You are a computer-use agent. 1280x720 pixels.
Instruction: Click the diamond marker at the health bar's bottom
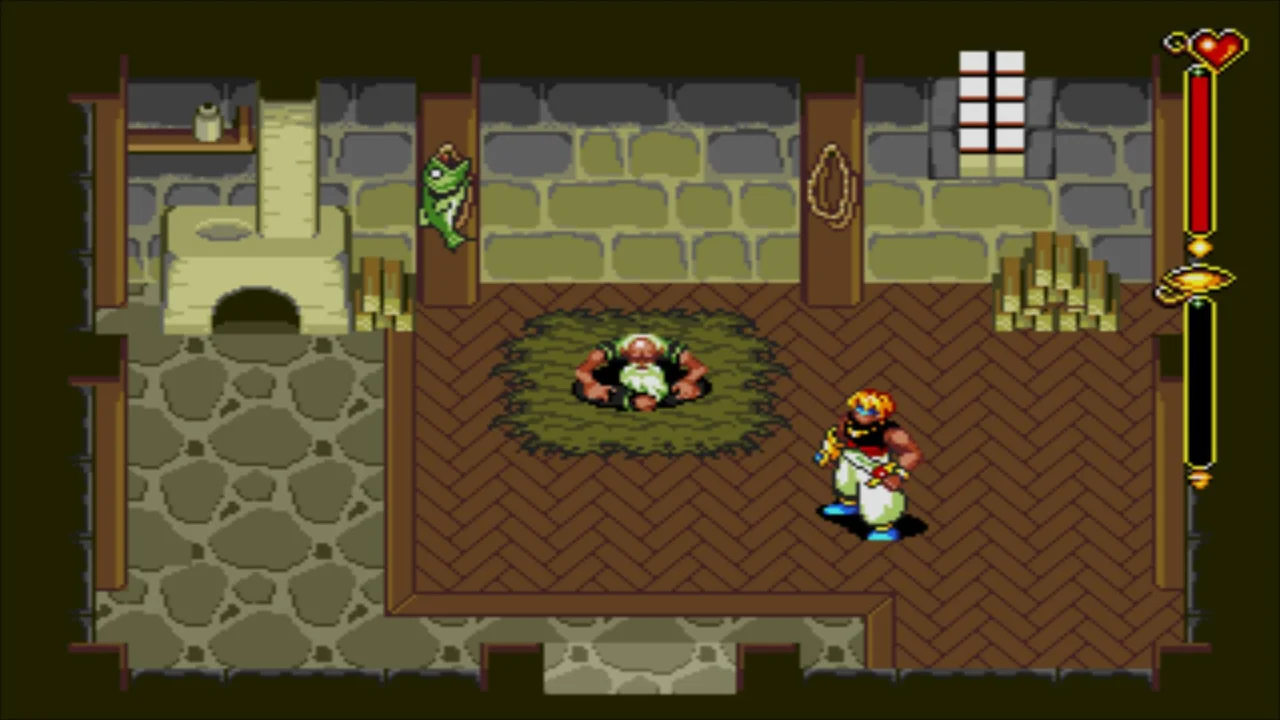click(1200, 245)
